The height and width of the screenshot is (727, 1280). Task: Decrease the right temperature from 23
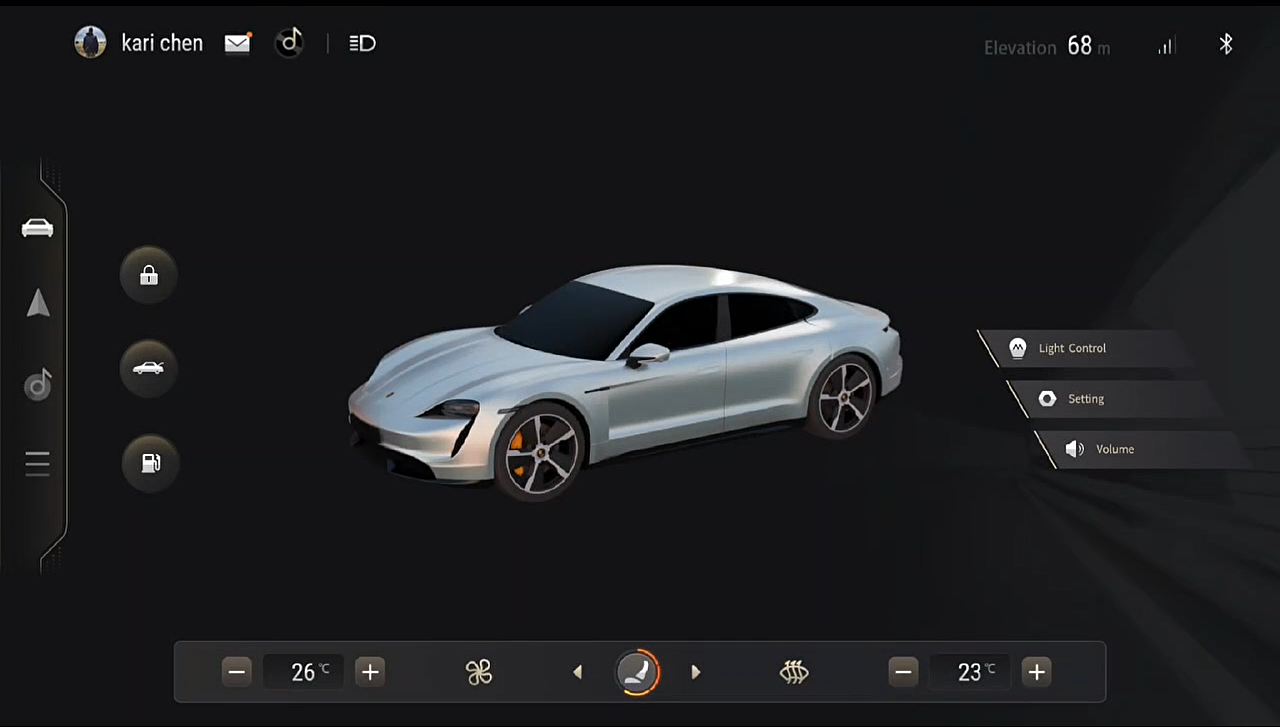[904, 672]
